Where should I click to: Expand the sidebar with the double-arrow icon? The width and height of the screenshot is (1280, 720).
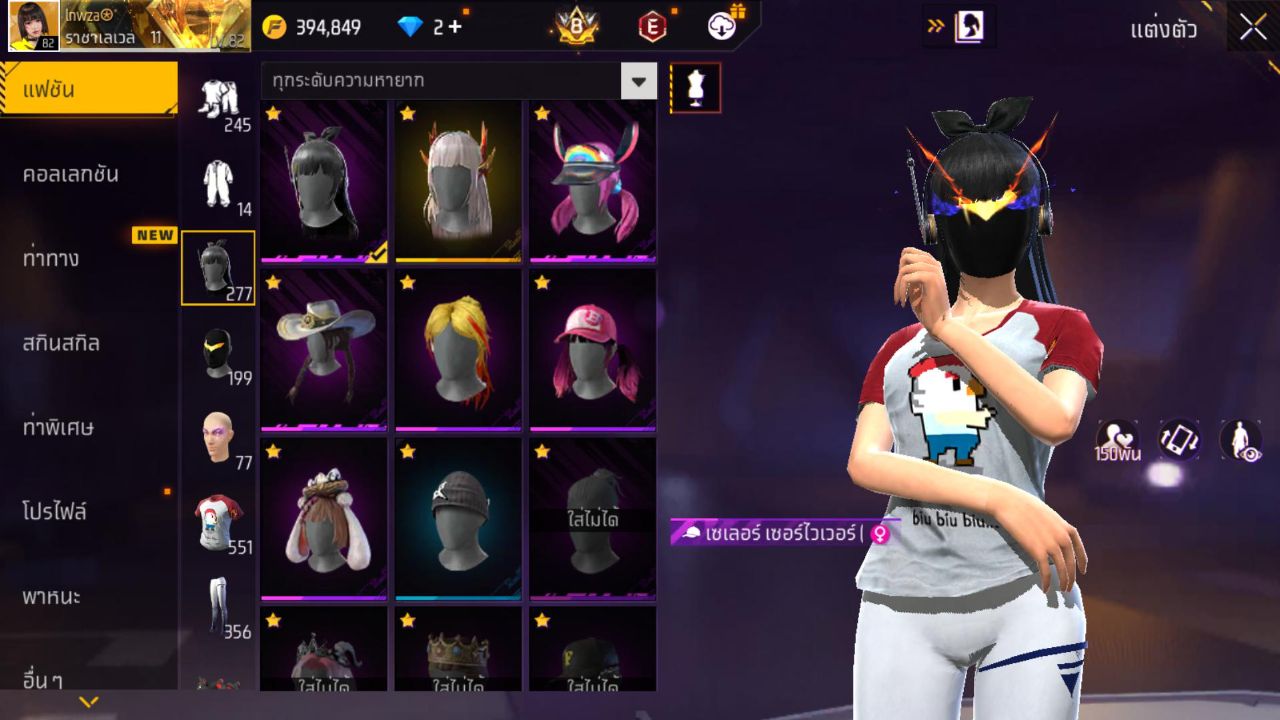click(x=937, y=27)
